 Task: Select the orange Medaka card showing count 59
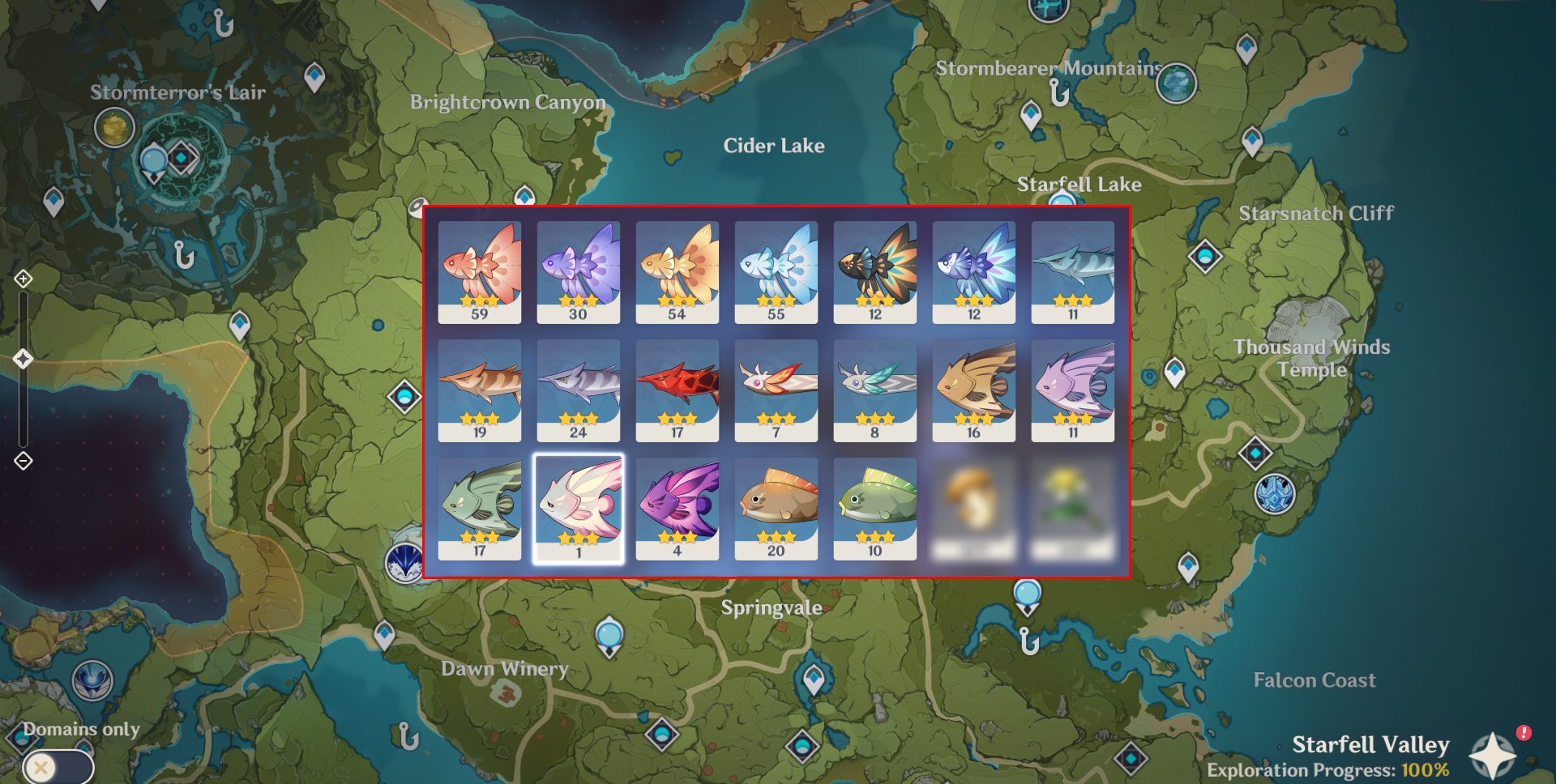(479, 271)
